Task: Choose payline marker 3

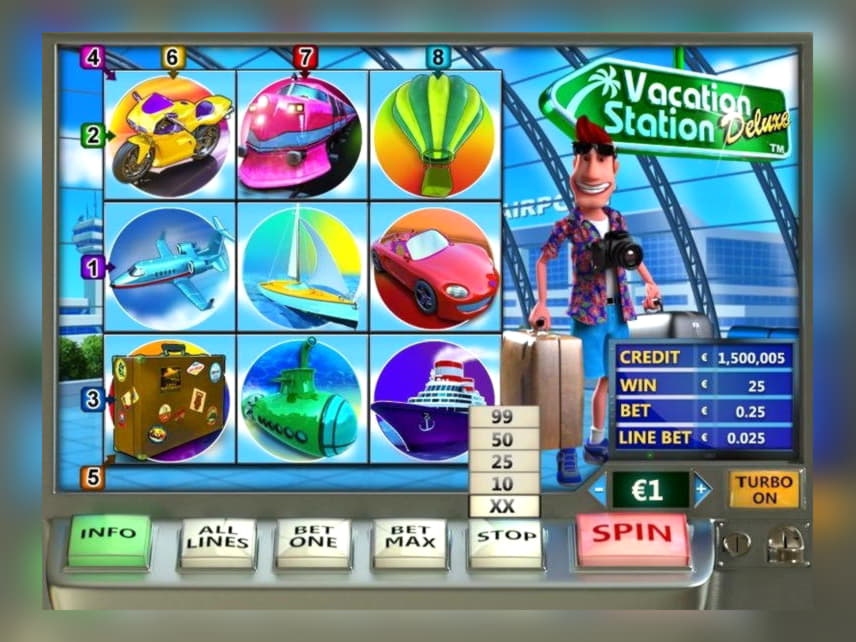Action: (x=93, y=400)
